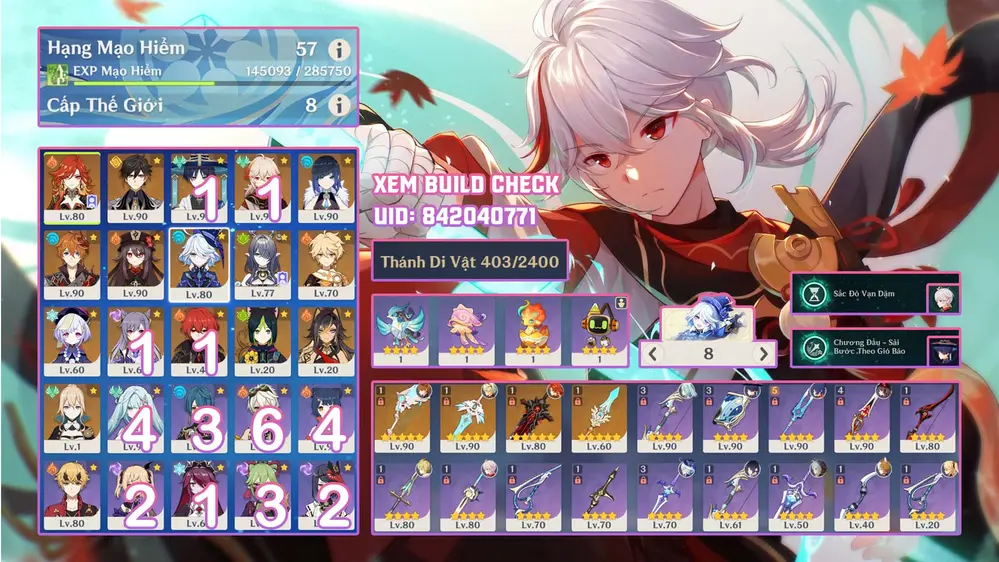
Task: Open the Sắc Đỏ Vạn Dặm quest entry
Action: tap(875, 297)
